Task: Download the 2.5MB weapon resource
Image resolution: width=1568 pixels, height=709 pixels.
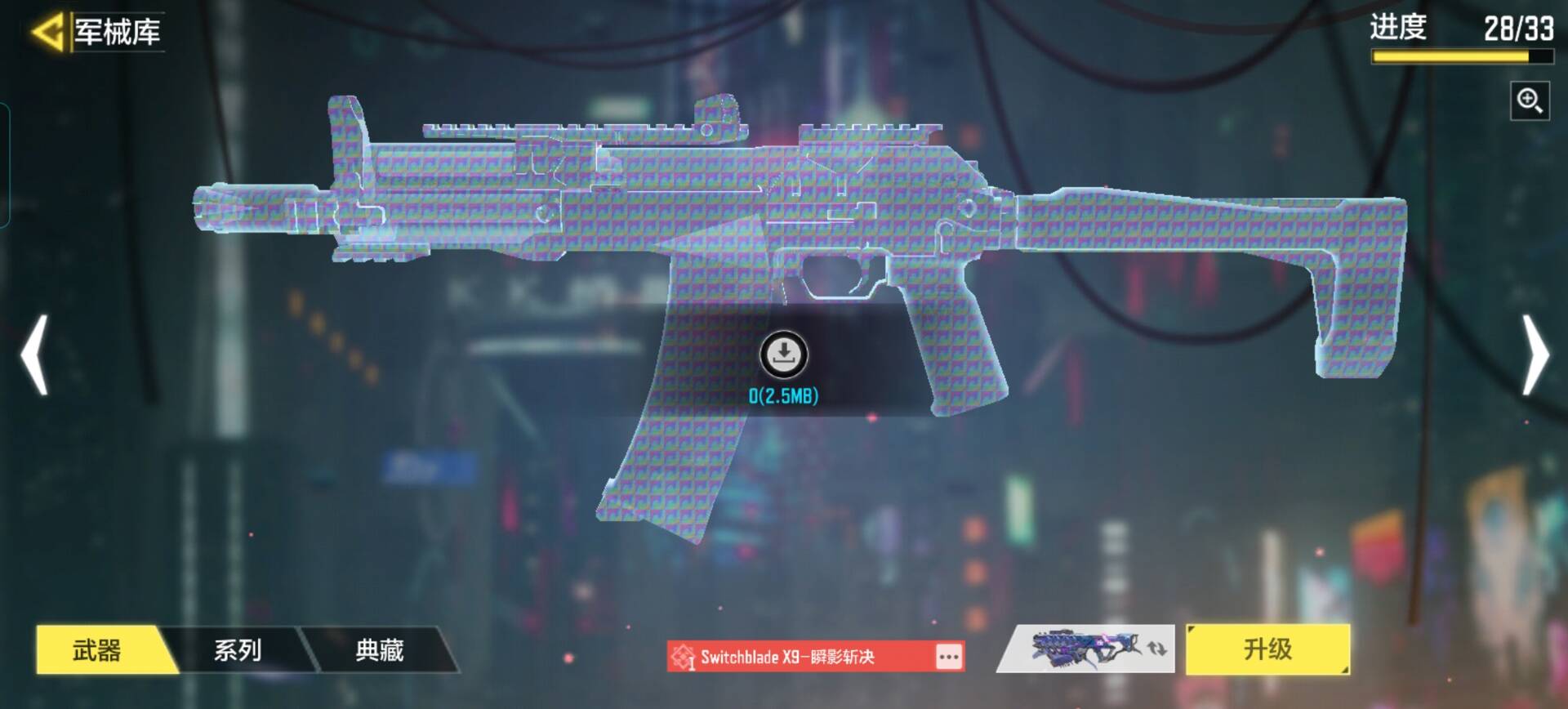Action: (783, 354)
